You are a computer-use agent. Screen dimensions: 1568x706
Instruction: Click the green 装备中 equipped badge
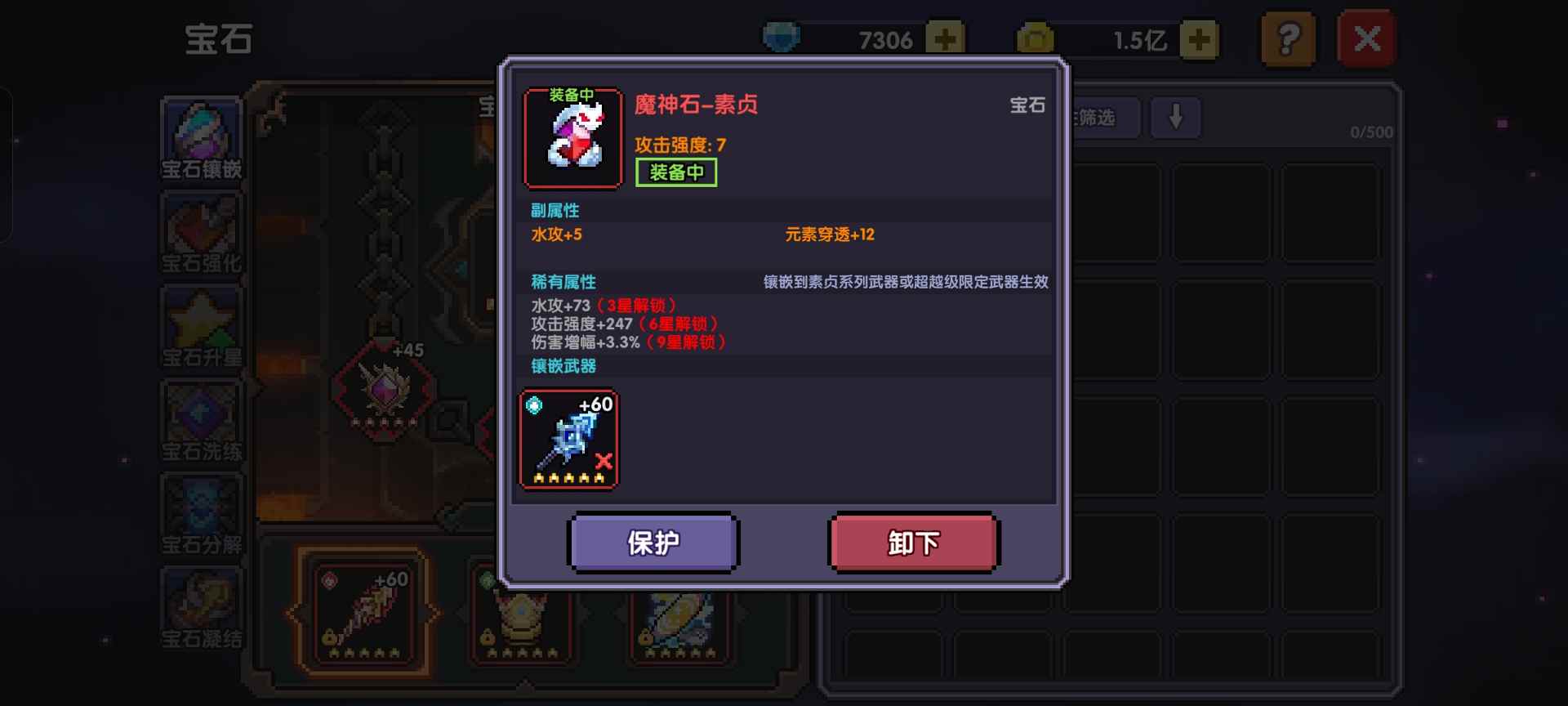tap(676, 172)
